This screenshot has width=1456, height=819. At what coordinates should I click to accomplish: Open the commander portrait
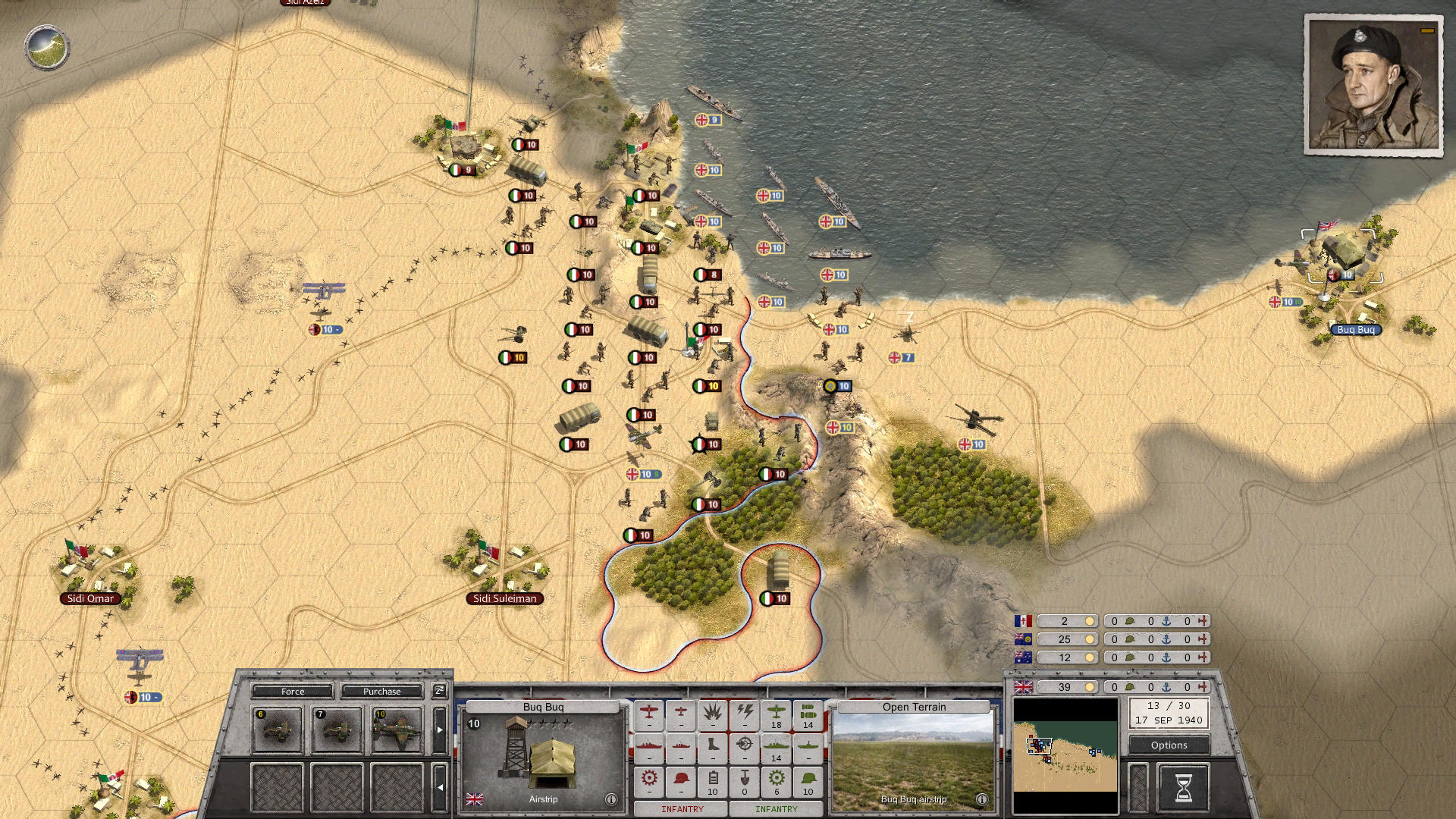1372,86
